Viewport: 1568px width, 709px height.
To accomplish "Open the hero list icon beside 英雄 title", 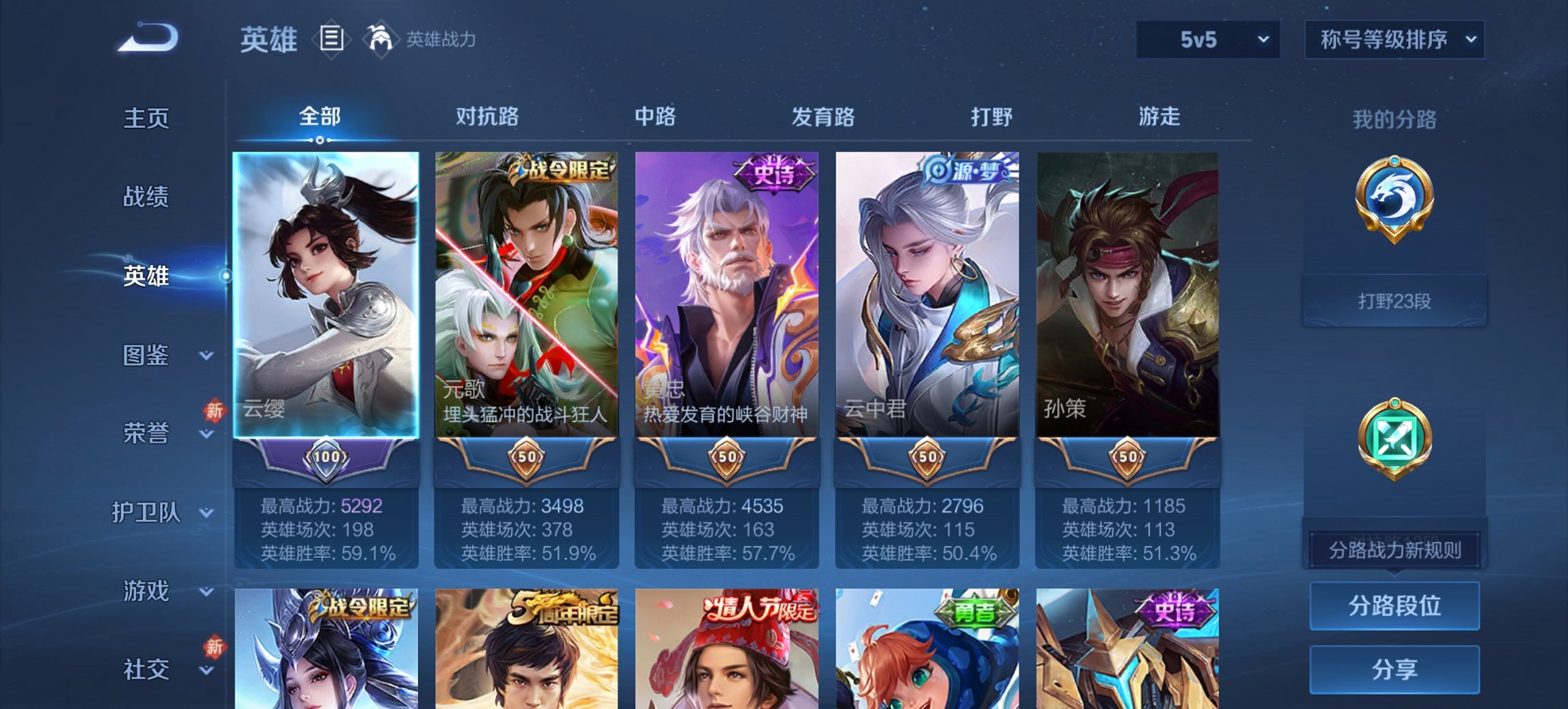I will pos(330,40).
